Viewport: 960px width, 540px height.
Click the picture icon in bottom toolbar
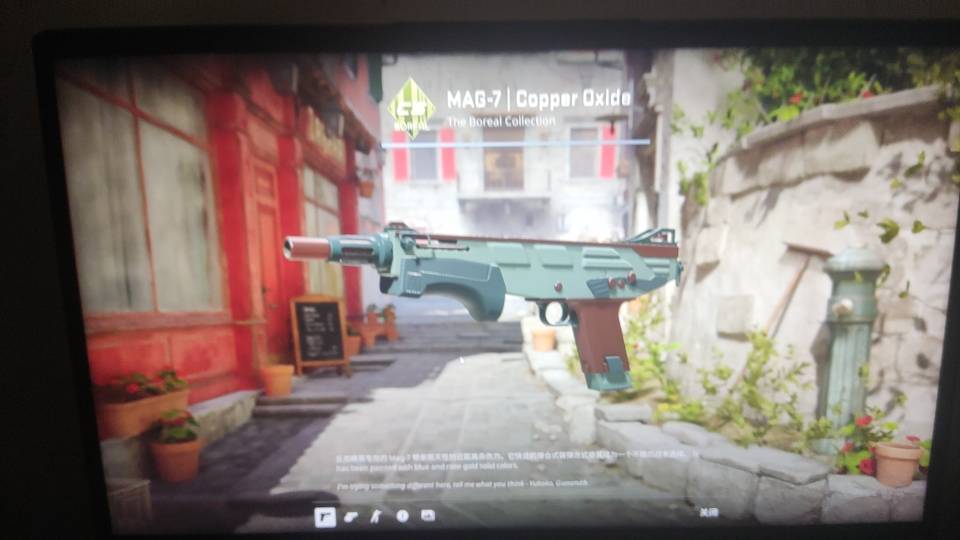[x=428, y=516]
